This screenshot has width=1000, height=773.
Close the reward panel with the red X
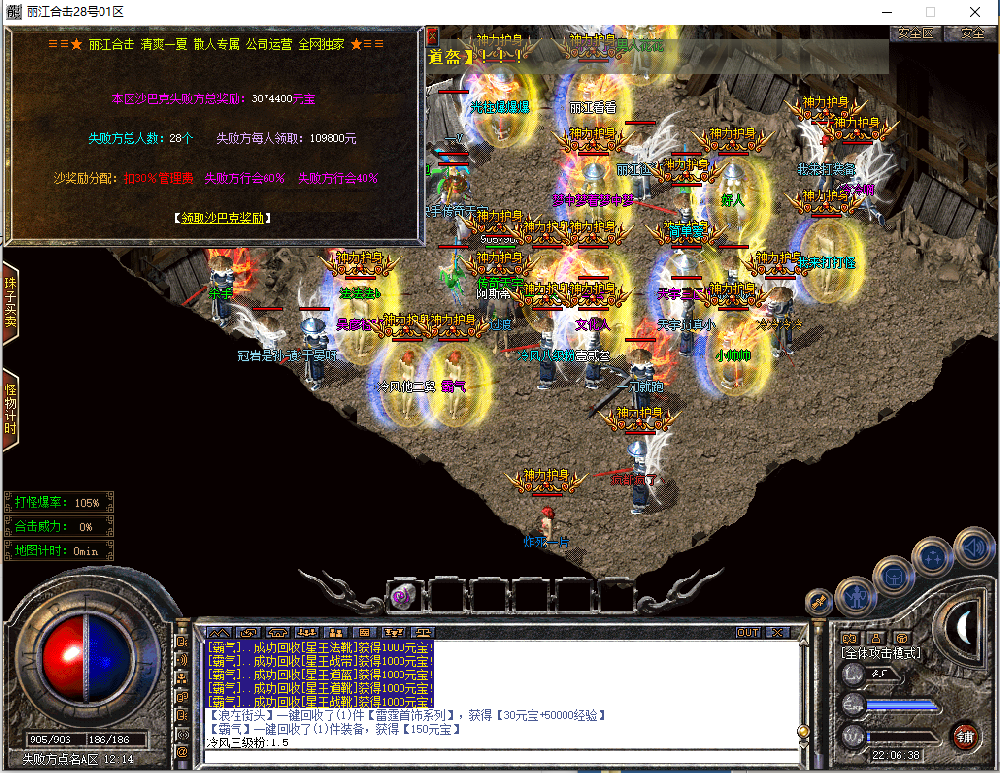point(433,35)
